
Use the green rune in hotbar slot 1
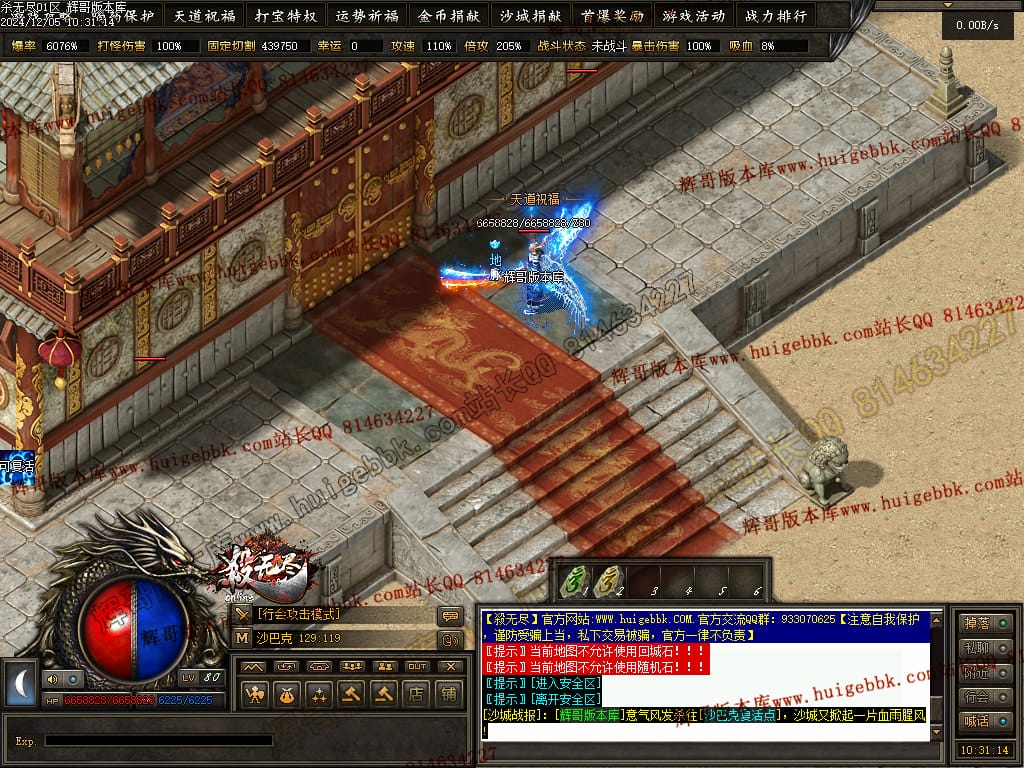click(574, 581)
